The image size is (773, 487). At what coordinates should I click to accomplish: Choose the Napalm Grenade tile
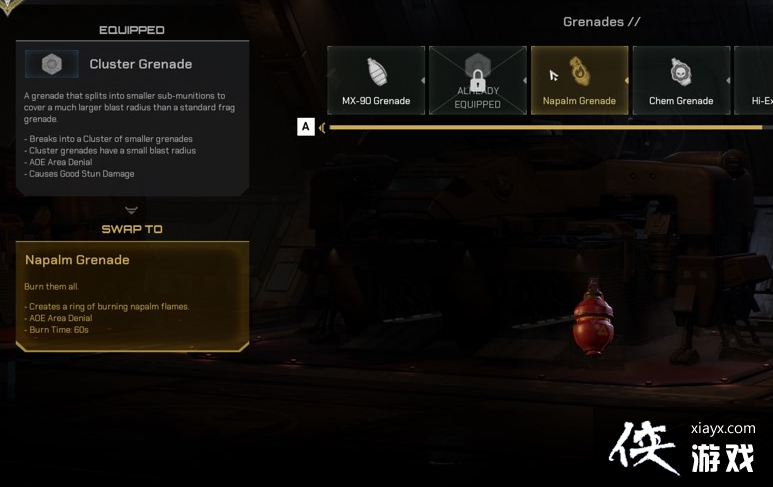(579, 80)
